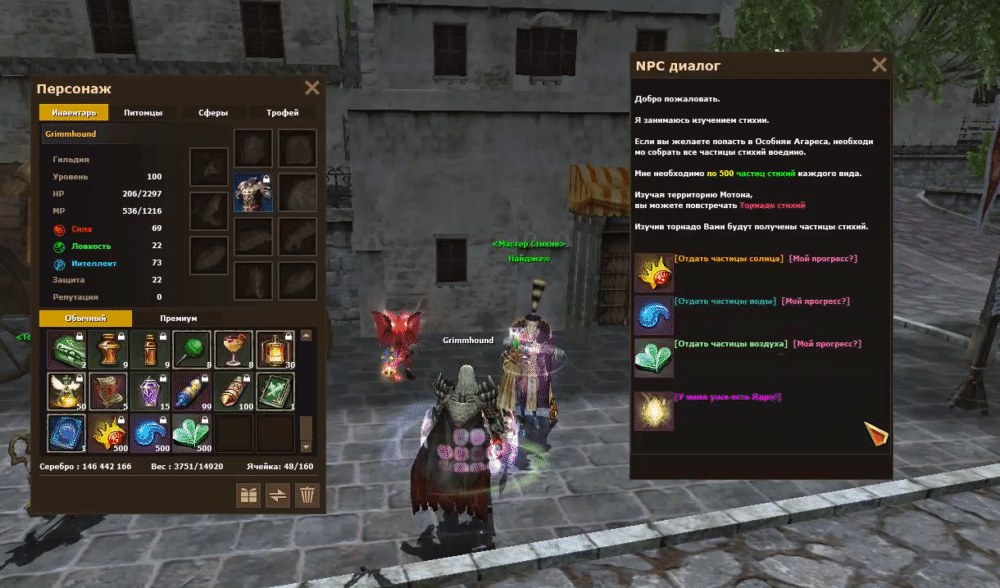Show the Трофей tab
The width and height of the screenshot is (1000, 588).
282,113
